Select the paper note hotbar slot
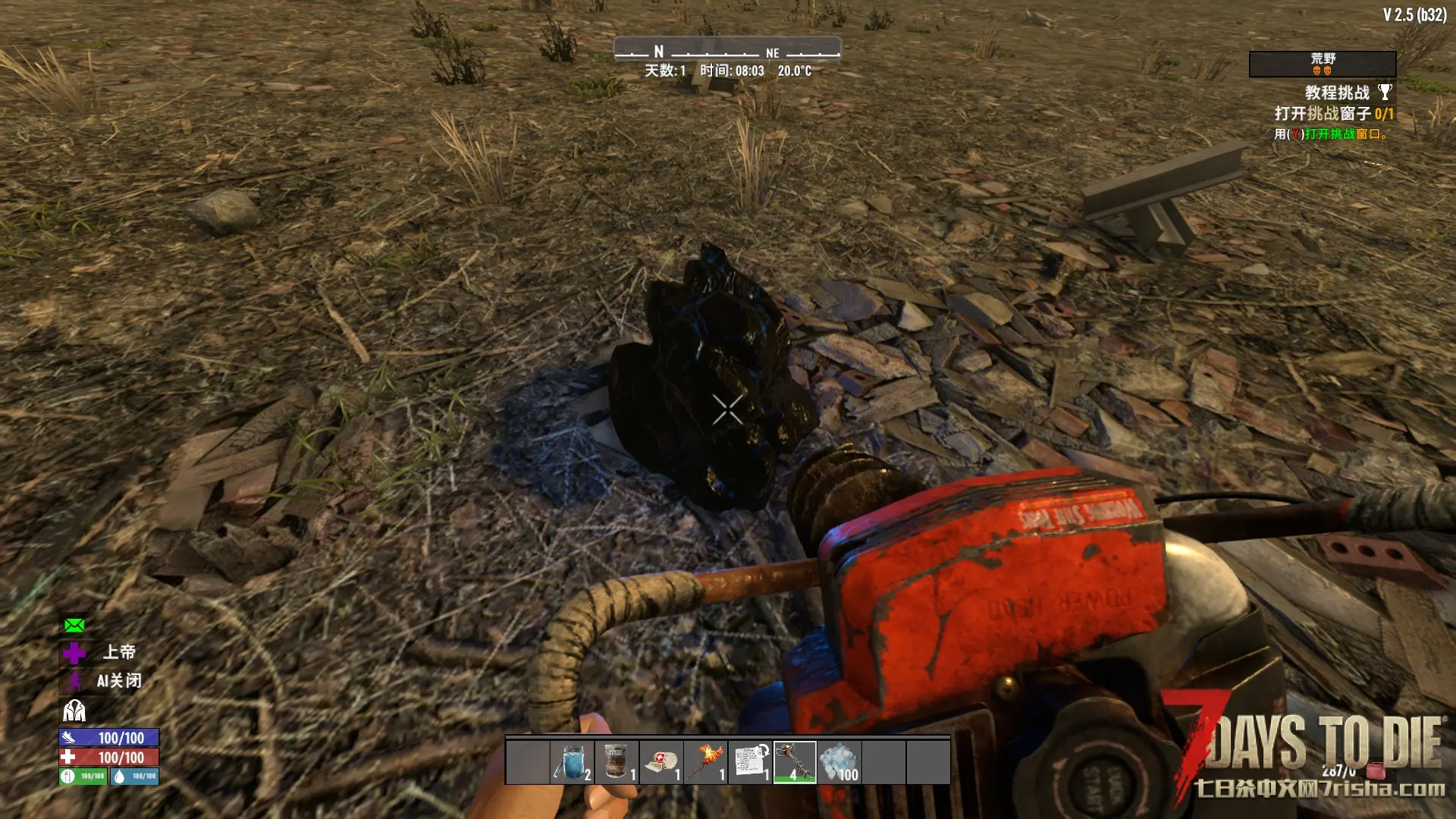Viewport: 1456px width, 819px height. point(750,761)
